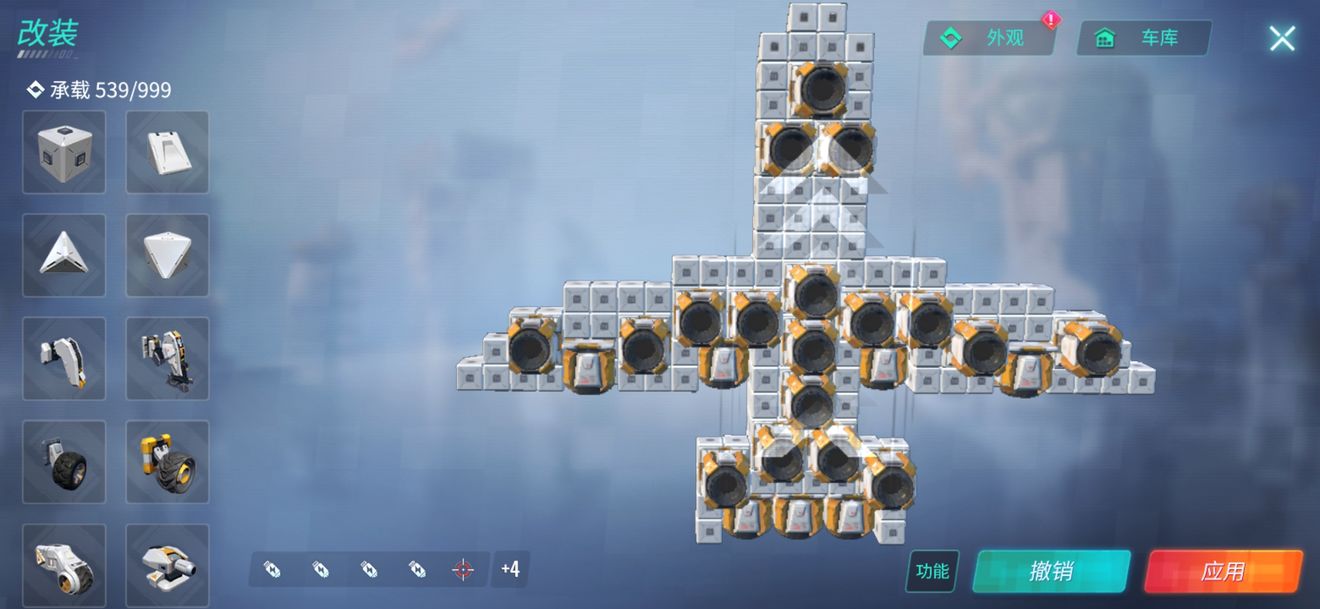Go to the 车库 garage
Screen dimensions: 1320x609
point(1144,38)
